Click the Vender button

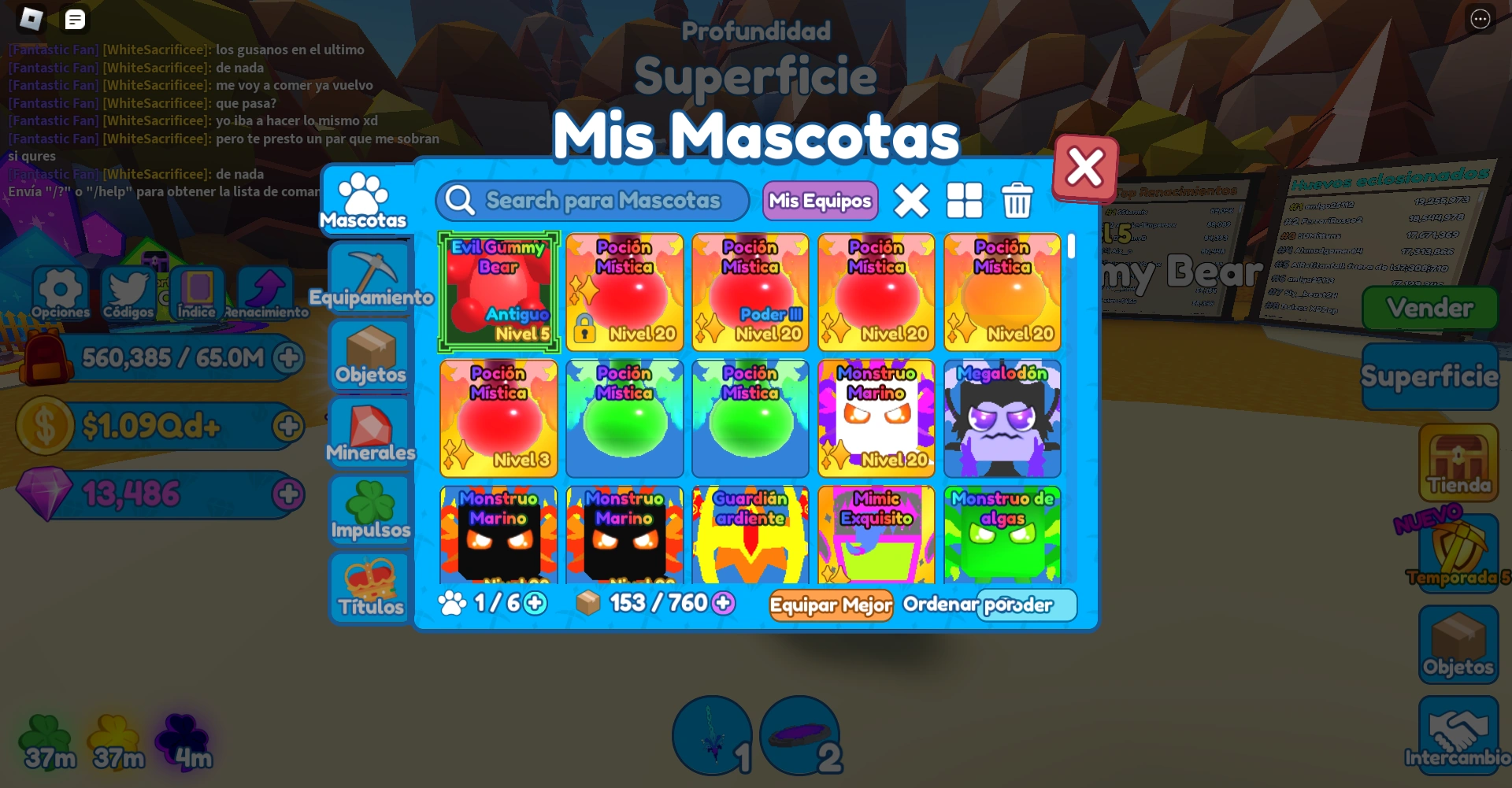[1429, 308]
